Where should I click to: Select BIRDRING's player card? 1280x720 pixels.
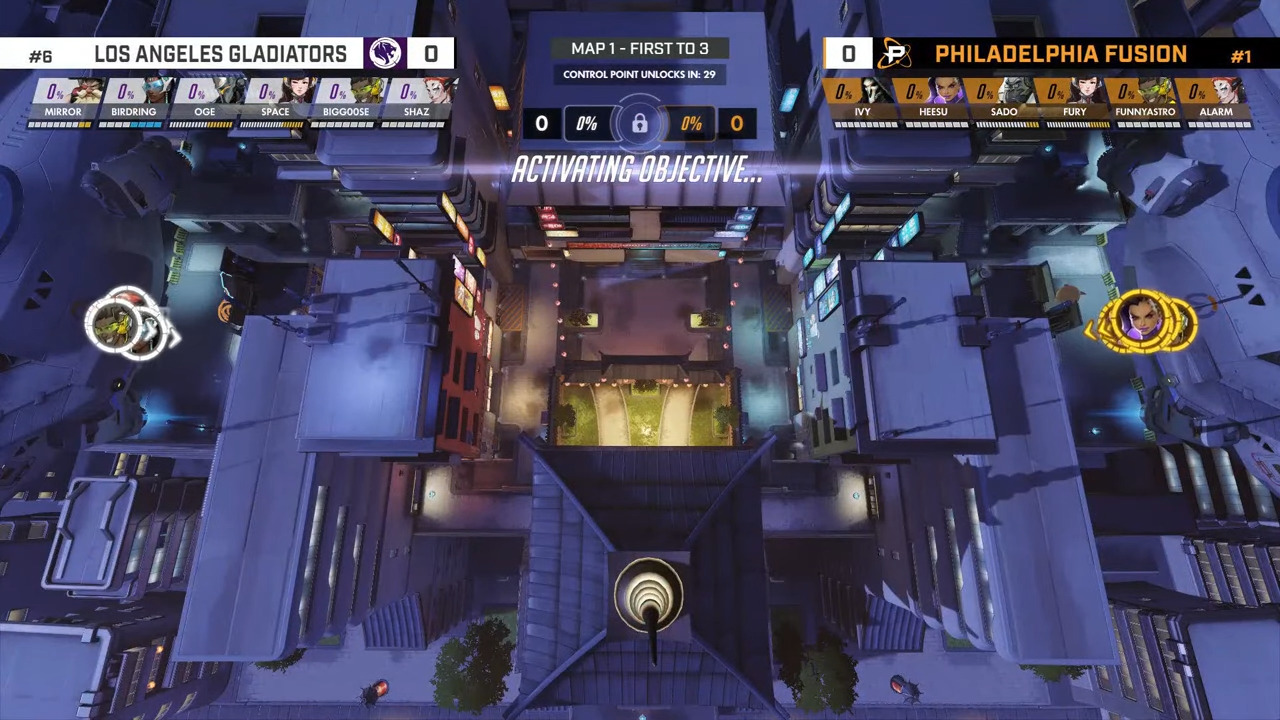134,102
